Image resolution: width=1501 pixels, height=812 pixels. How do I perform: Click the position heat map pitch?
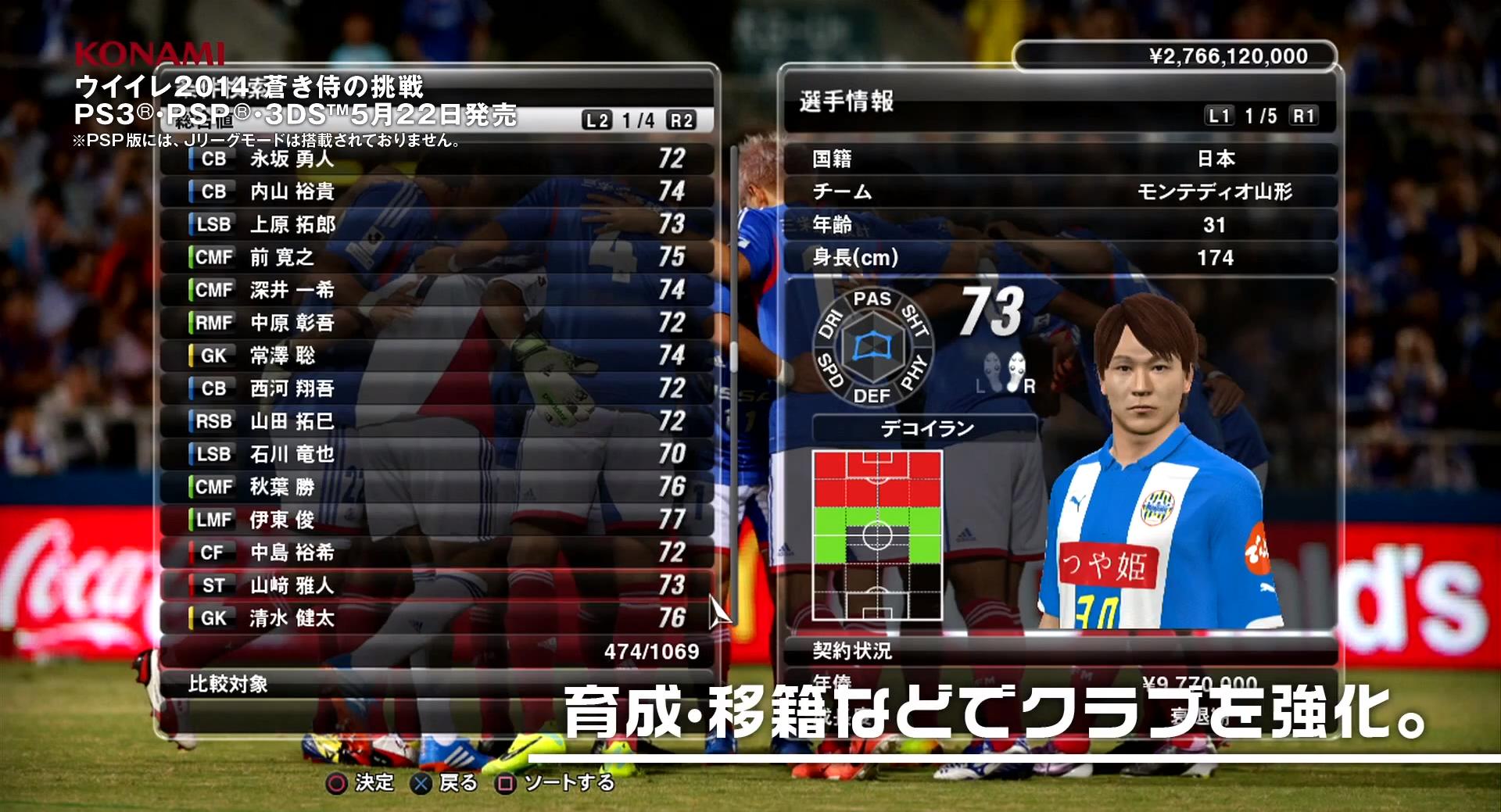tap(877, 536)
